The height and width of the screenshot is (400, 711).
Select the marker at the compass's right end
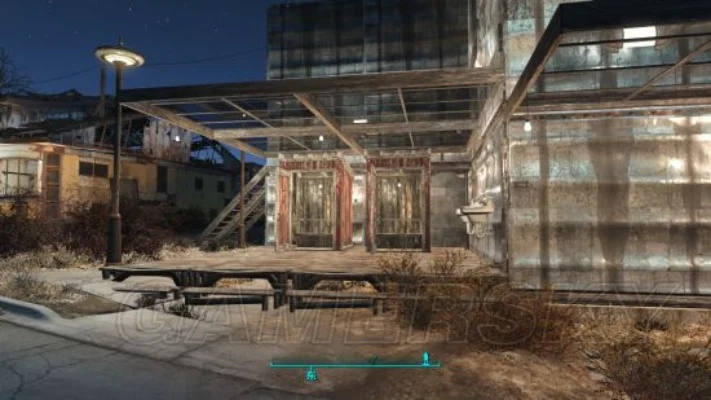pyautogui.click(x=426, y=358)
